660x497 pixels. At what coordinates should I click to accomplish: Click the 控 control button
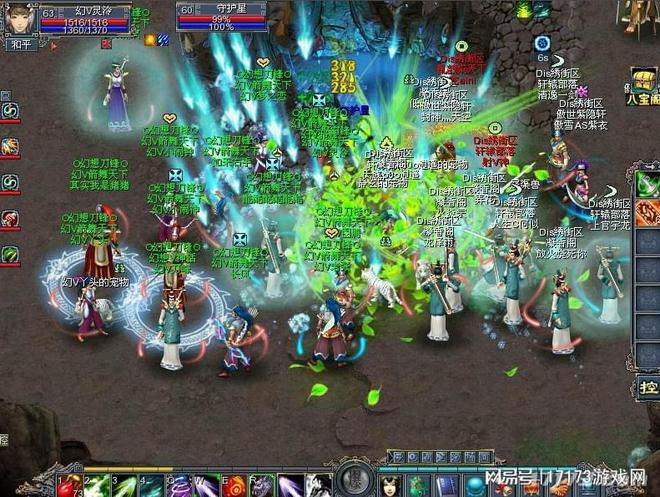coord(648,388)
